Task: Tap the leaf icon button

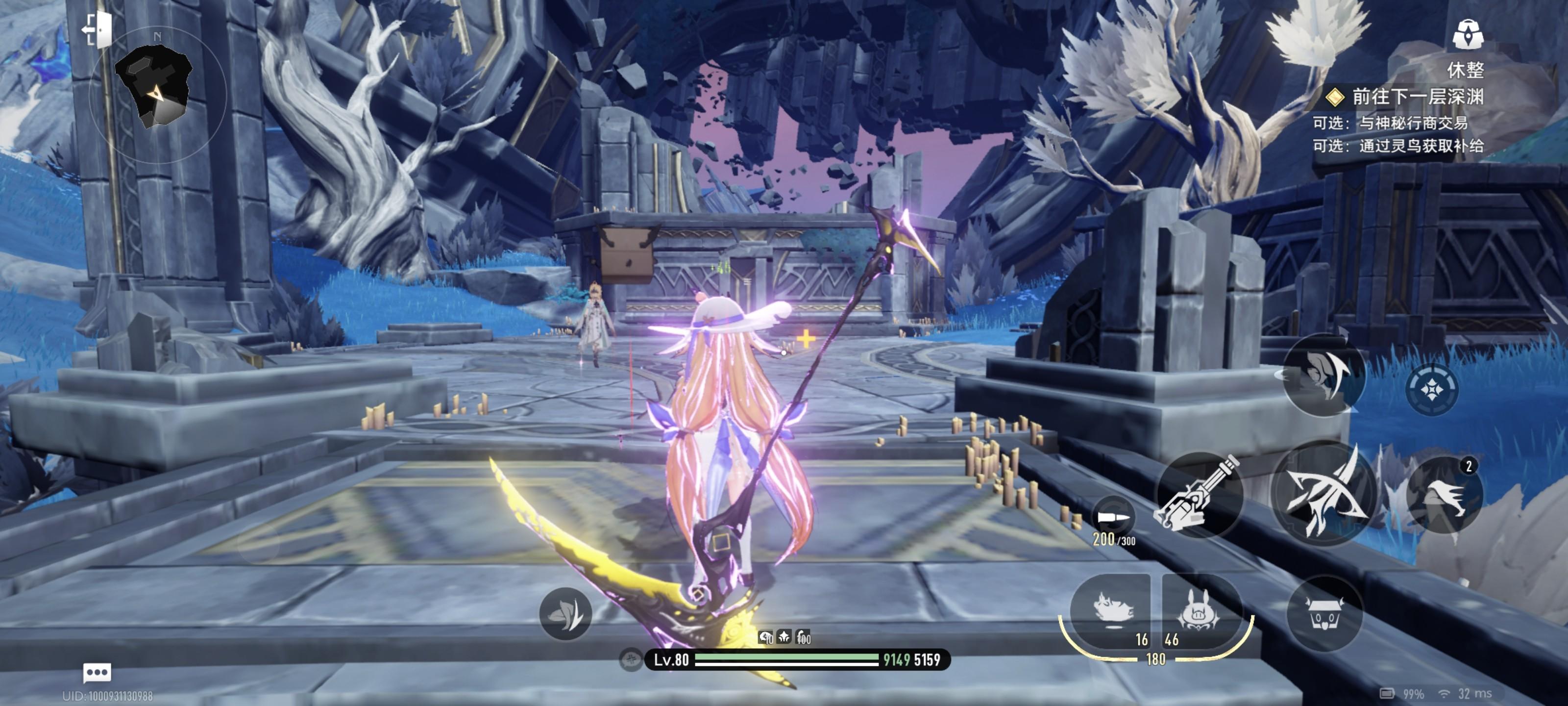Action: [x=565, y=613]
